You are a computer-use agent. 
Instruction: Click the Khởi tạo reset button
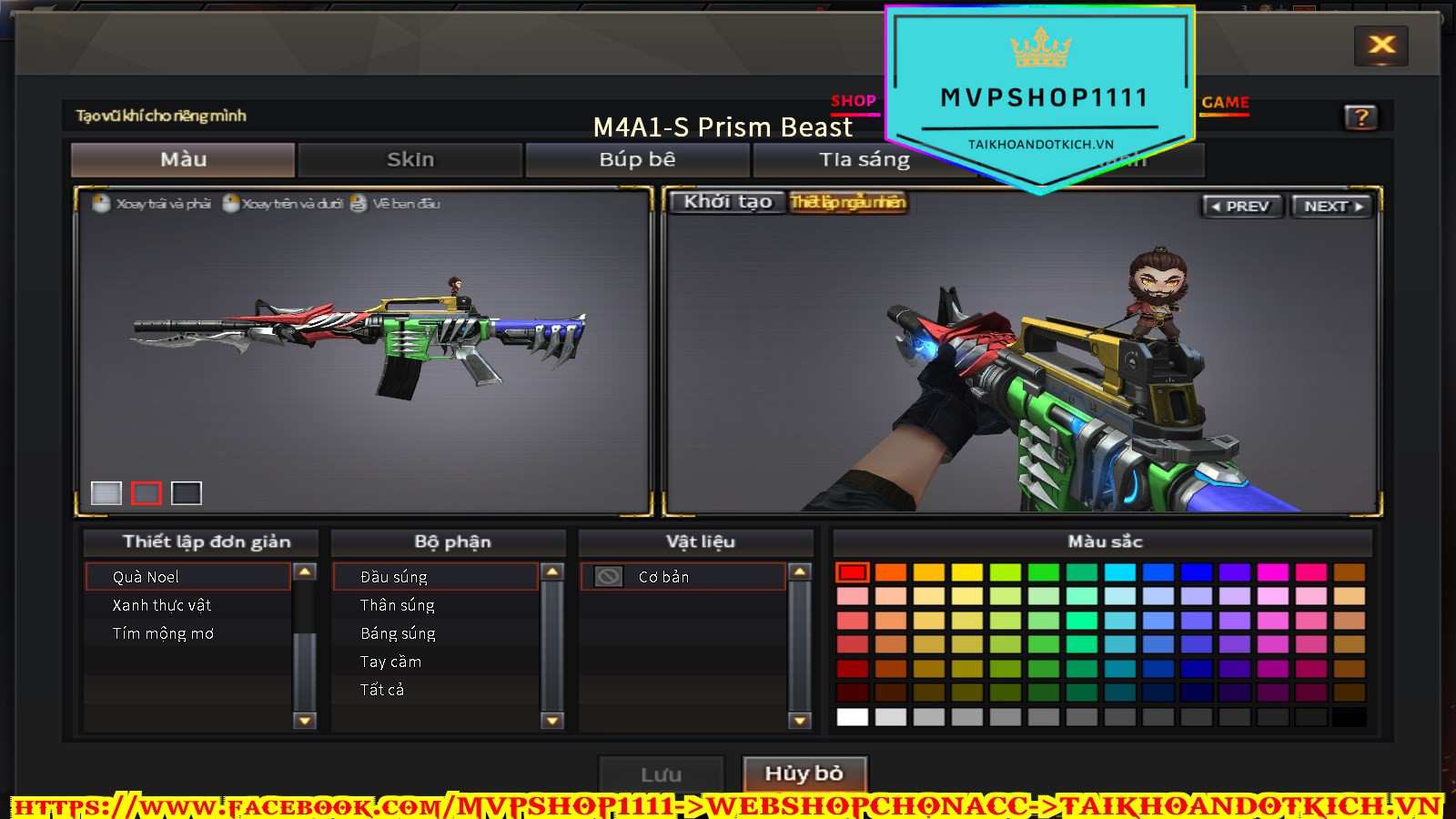(728, 202)
